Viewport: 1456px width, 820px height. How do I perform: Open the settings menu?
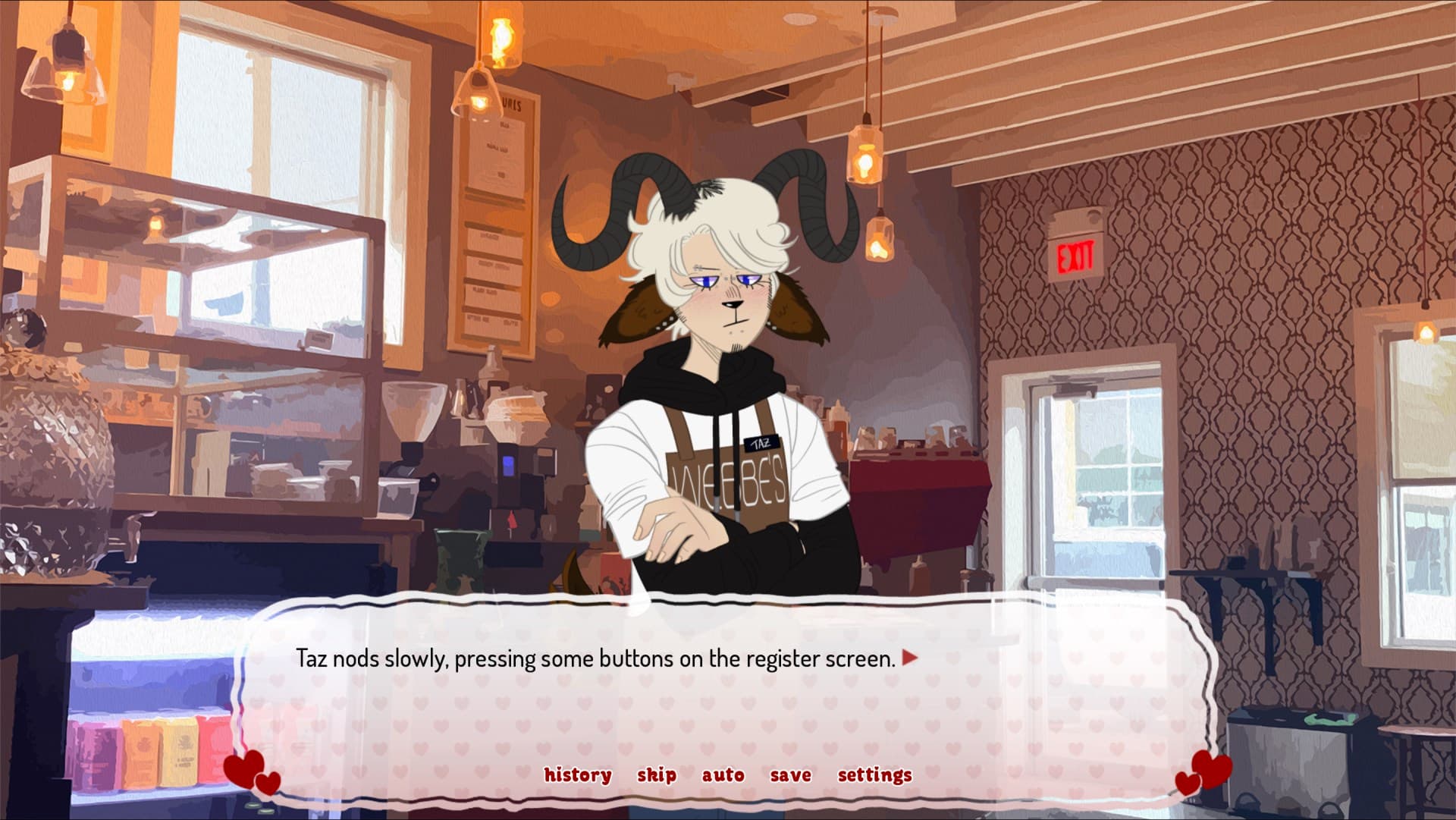click(x=874, y=775)
